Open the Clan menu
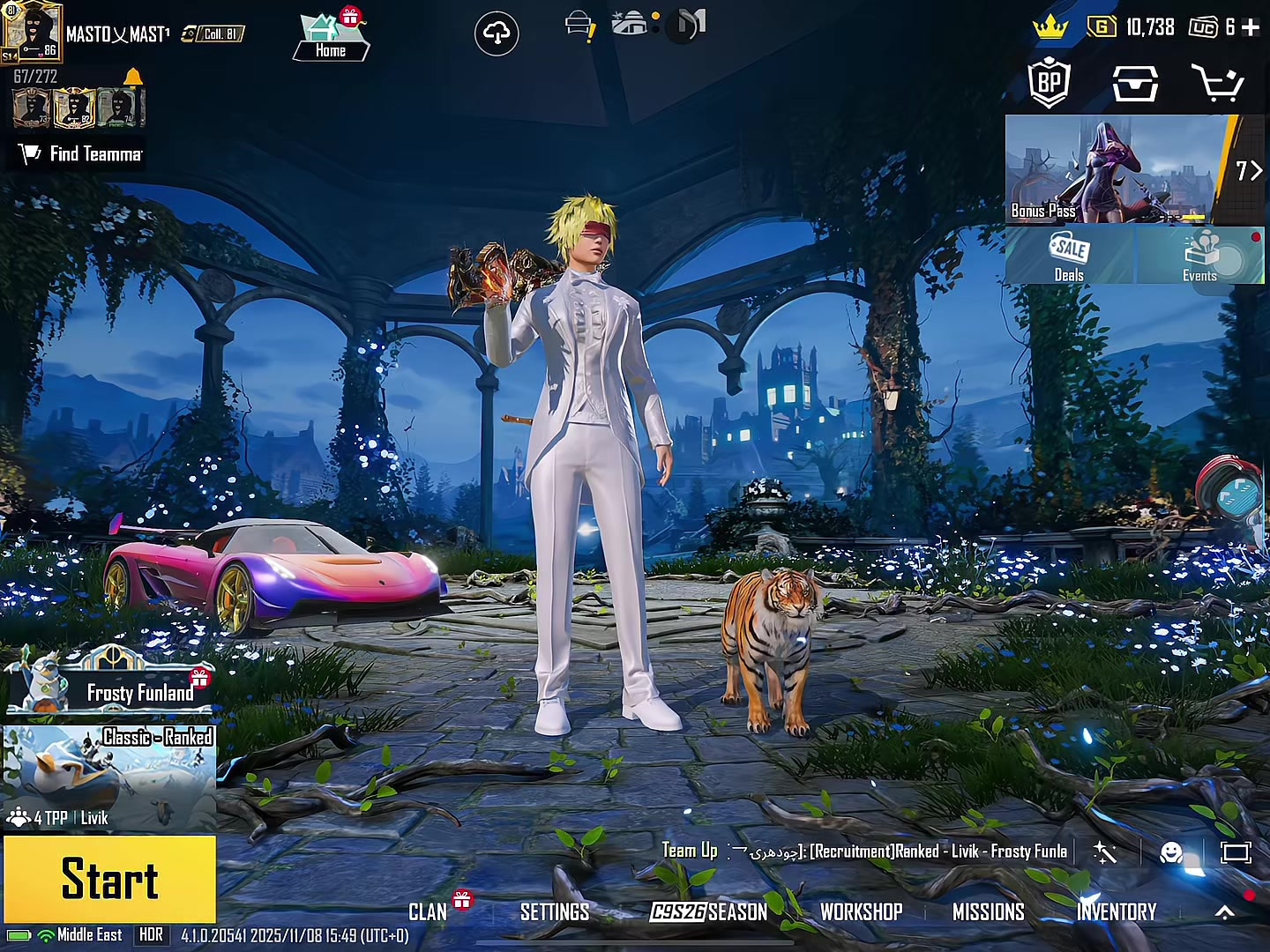The width and height of the screenshot is (1270, 952). [x=428, y=912]
